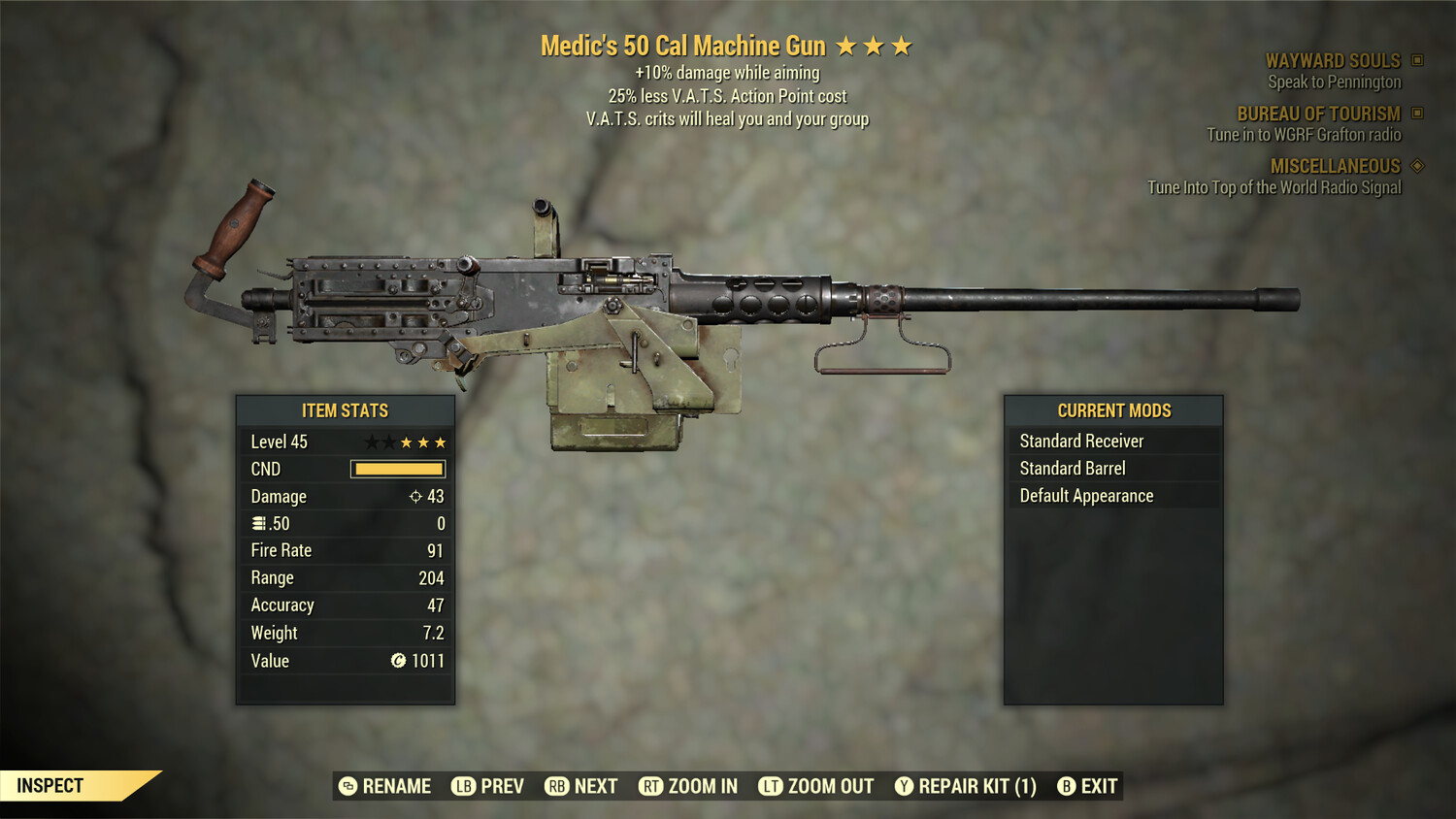
Task: Select Standard Receiver in the mods list
Action: 1080,441
